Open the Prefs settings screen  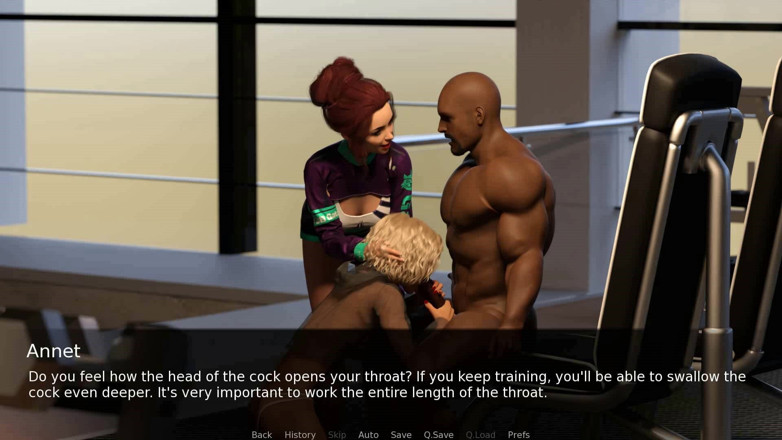tap(519, 435)
